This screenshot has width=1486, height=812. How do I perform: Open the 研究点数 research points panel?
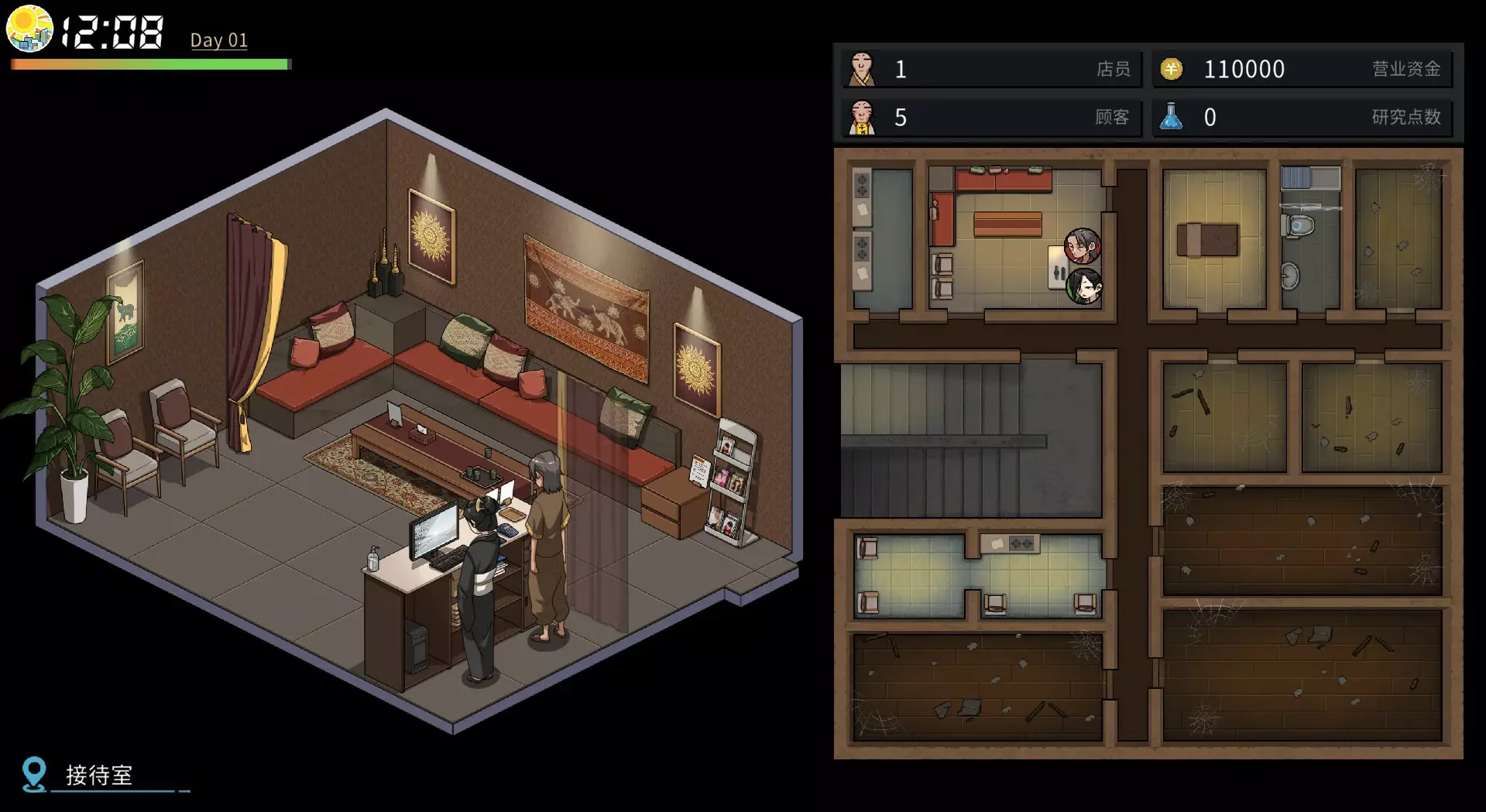(x=1302, y=118)
